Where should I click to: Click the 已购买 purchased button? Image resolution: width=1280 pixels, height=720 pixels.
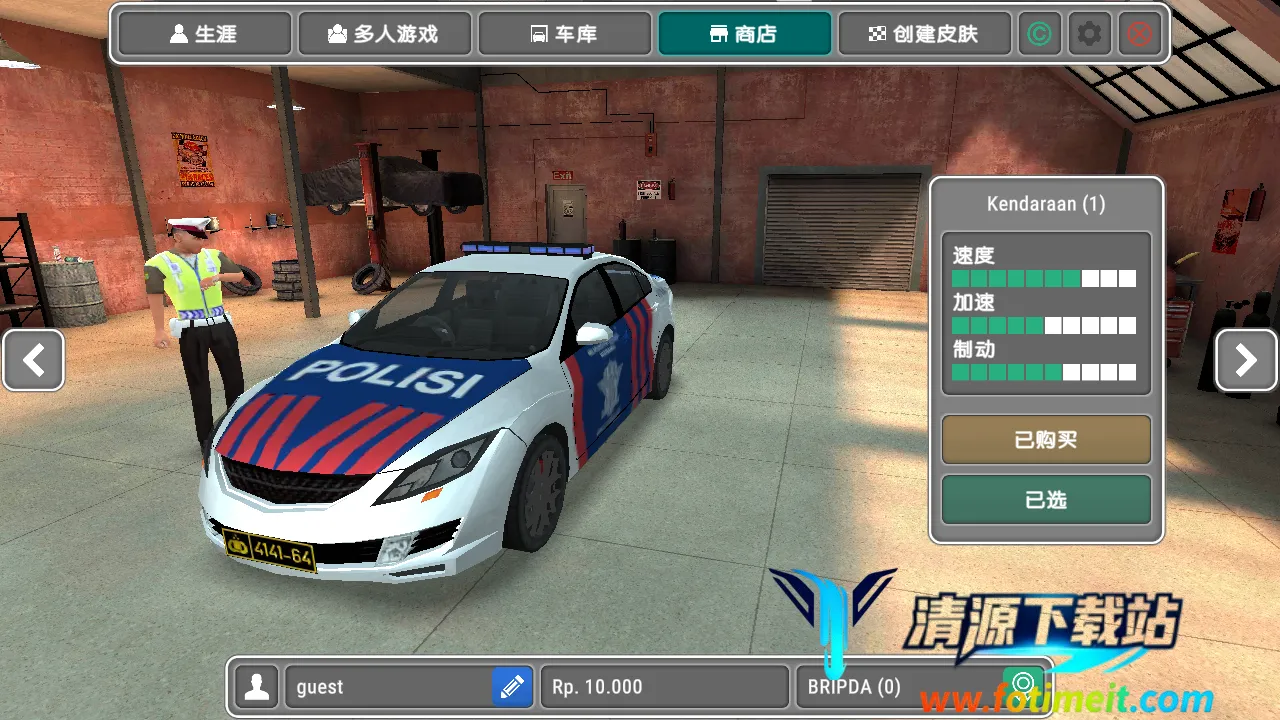(x=1046, y=440)
